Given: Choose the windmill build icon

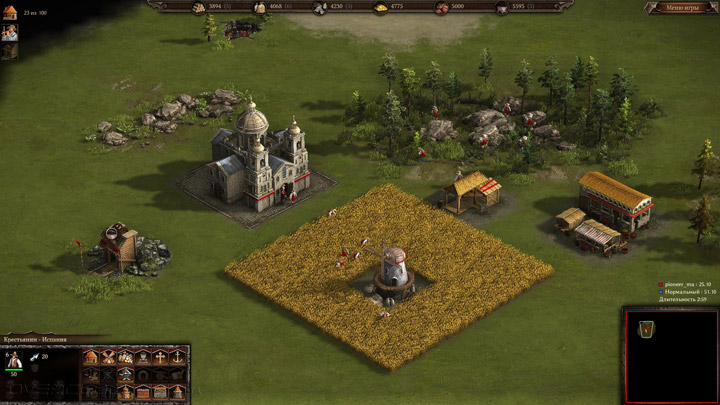Looking at the screenshot, I should [x=109, y=357].
